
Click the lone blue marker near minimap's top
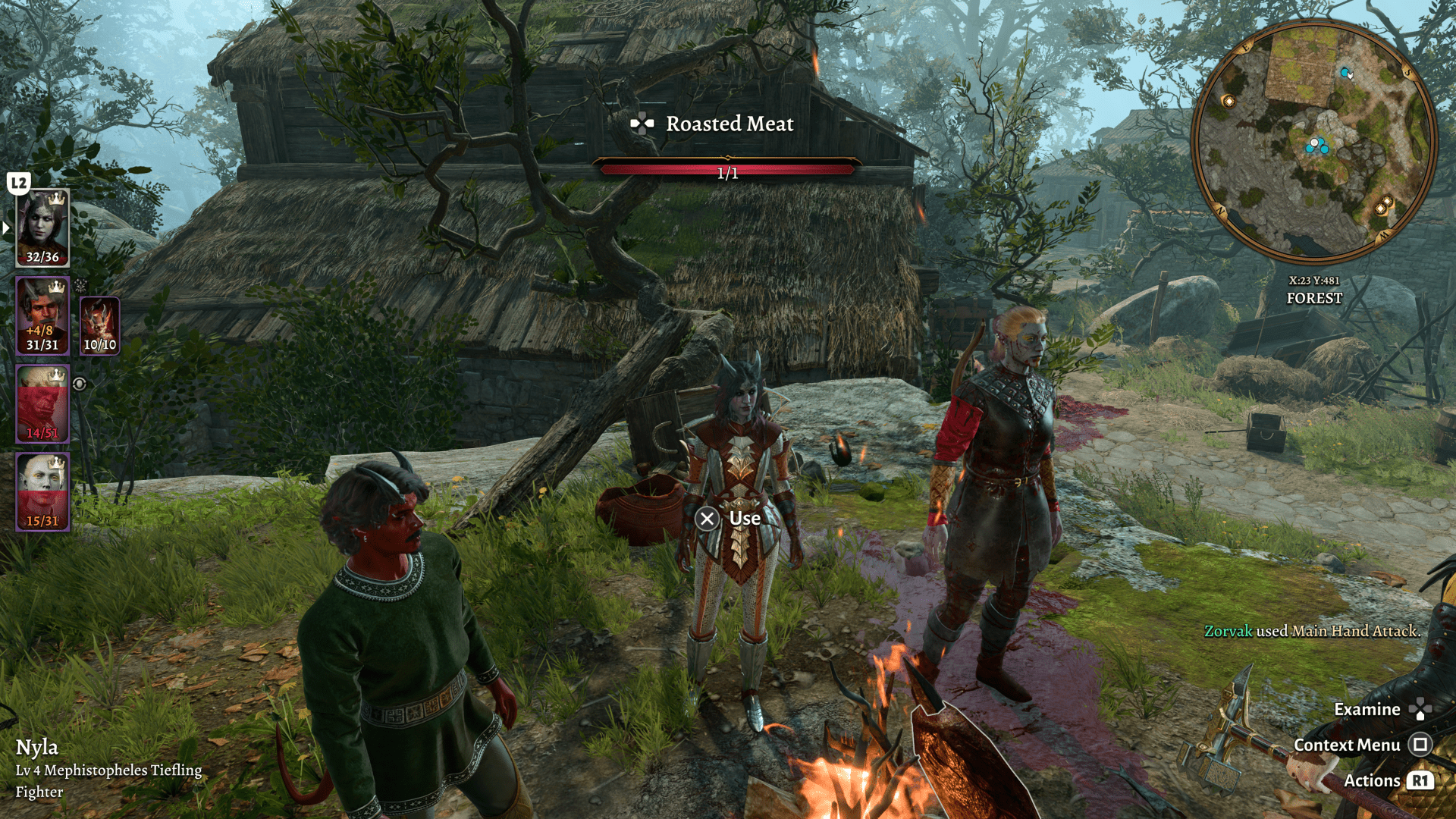pos(1345,73)
